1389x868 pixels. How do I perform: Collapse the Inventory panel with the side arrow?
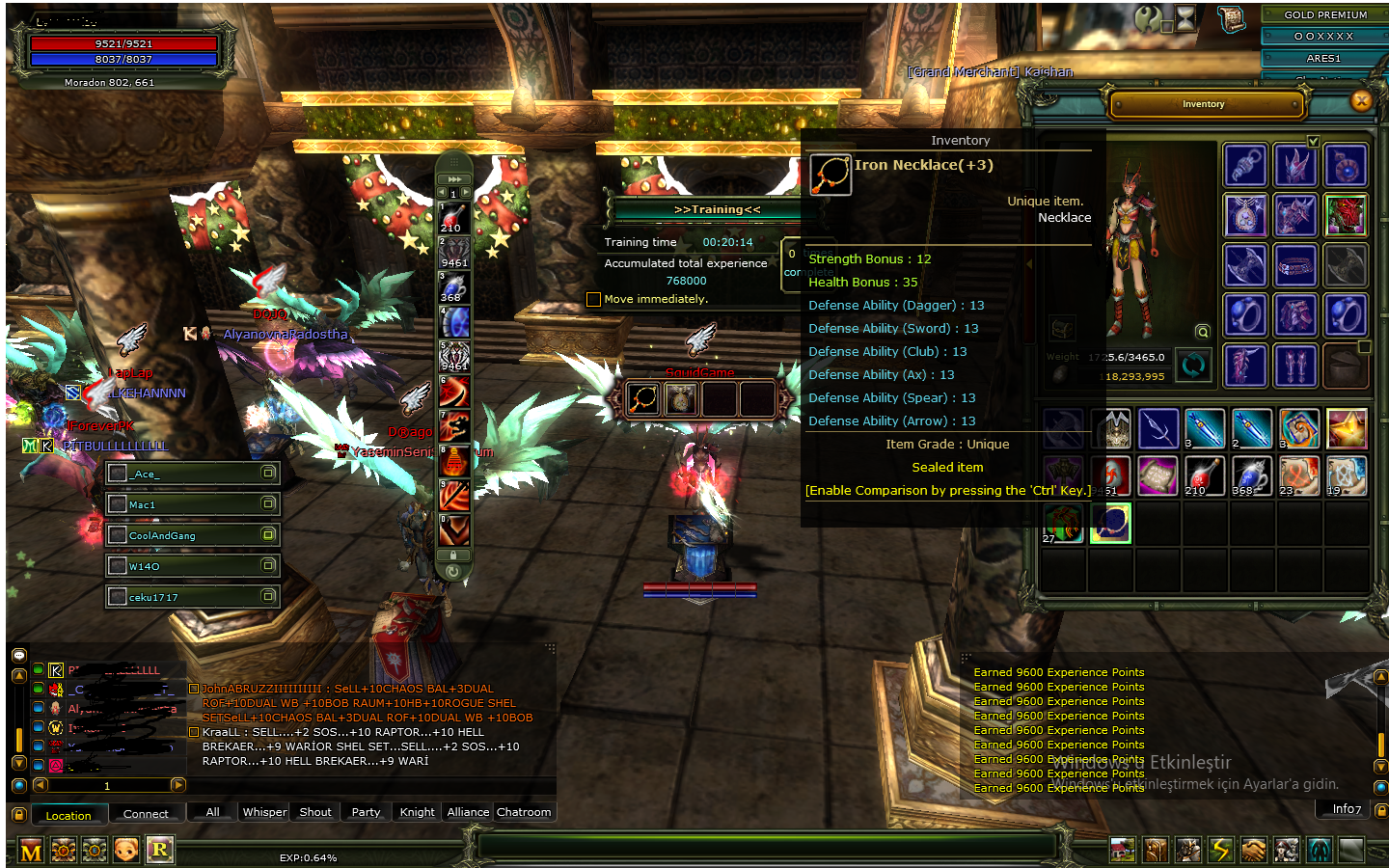tap(1029, 264)
